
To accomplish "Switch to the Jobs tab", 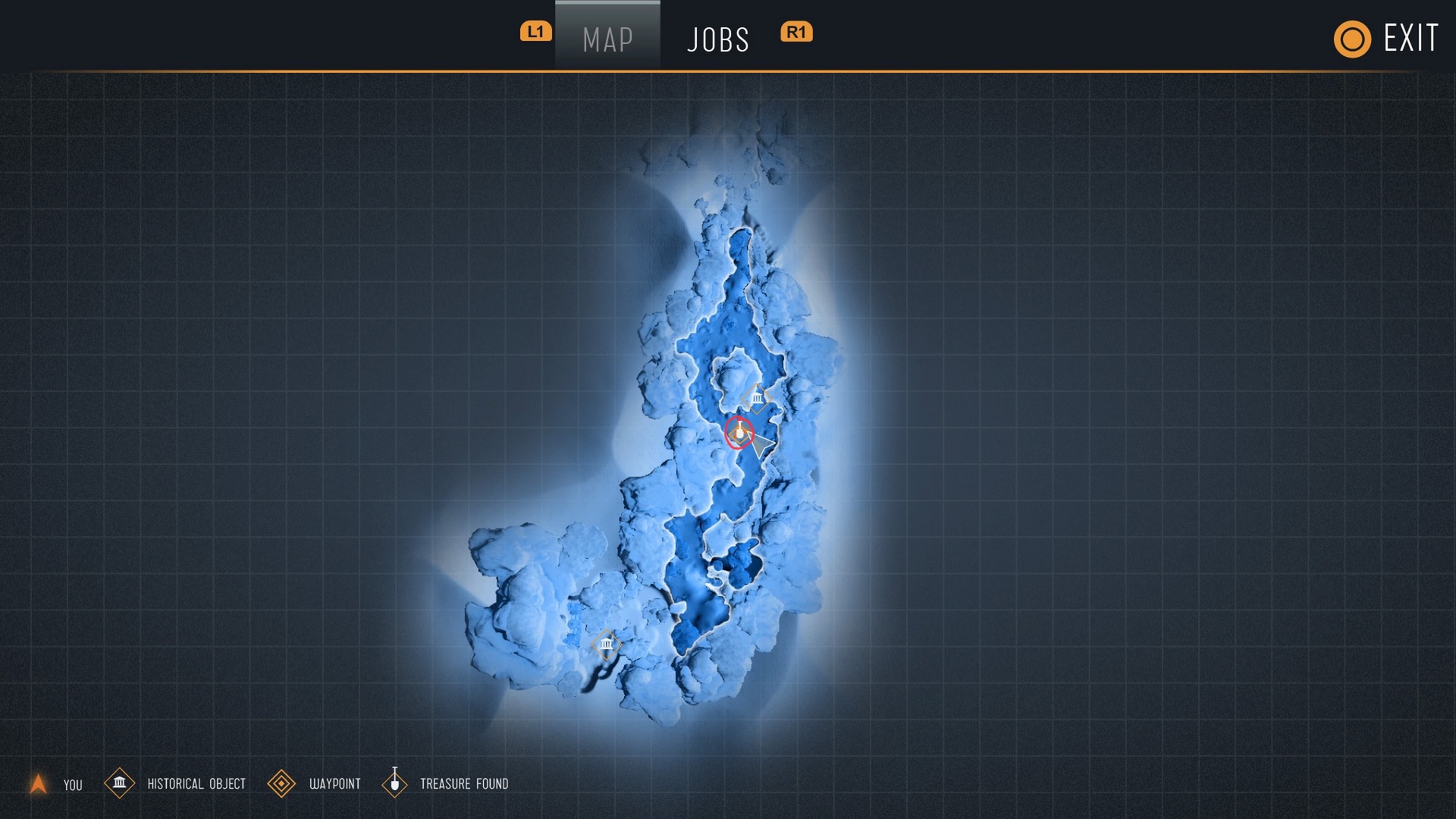I will [x=717, y=39].
